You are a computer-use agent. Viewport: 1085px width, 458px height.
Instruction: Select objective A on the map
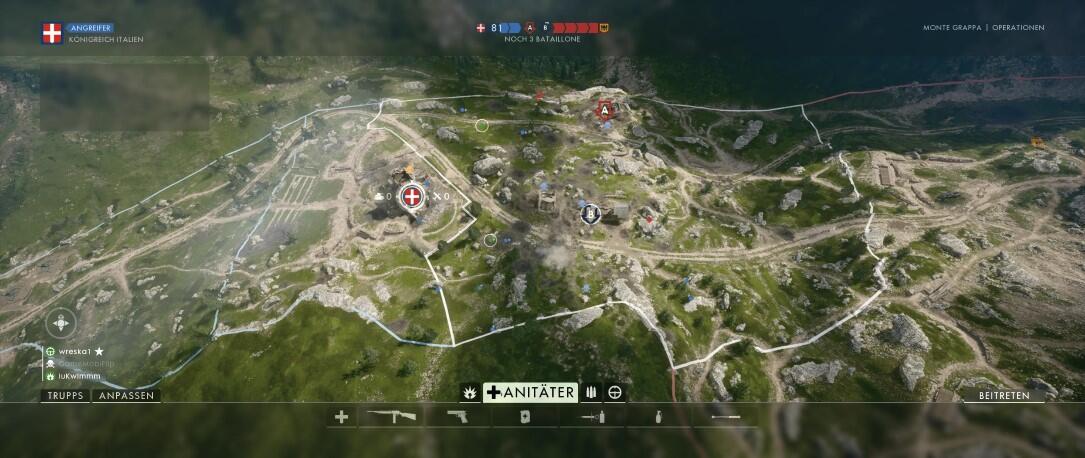click(604, 110)
